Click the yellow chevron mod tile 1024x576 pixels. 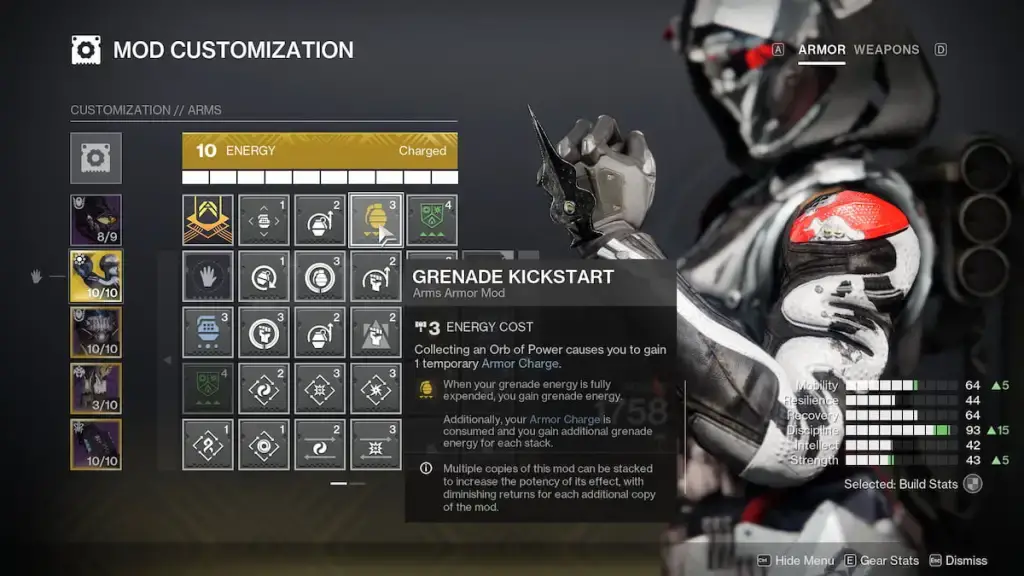208,220
